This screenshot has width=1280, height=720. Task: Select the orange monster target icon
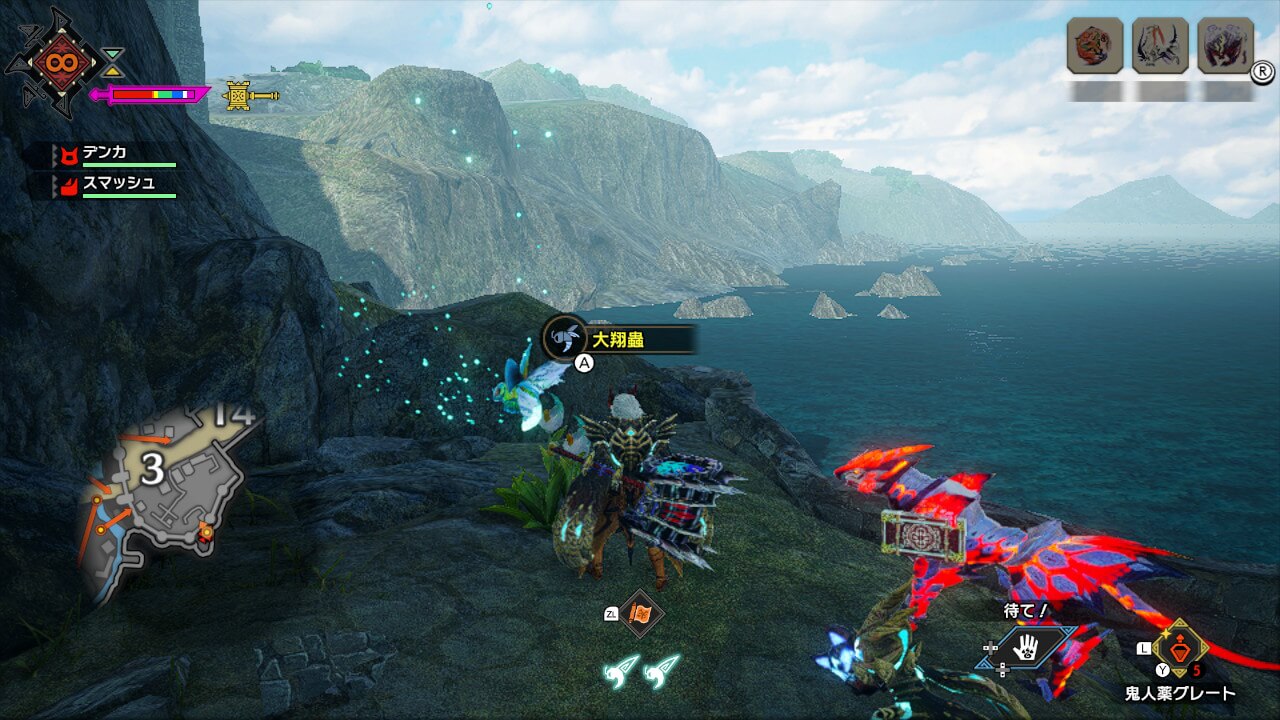(1094, 46)
